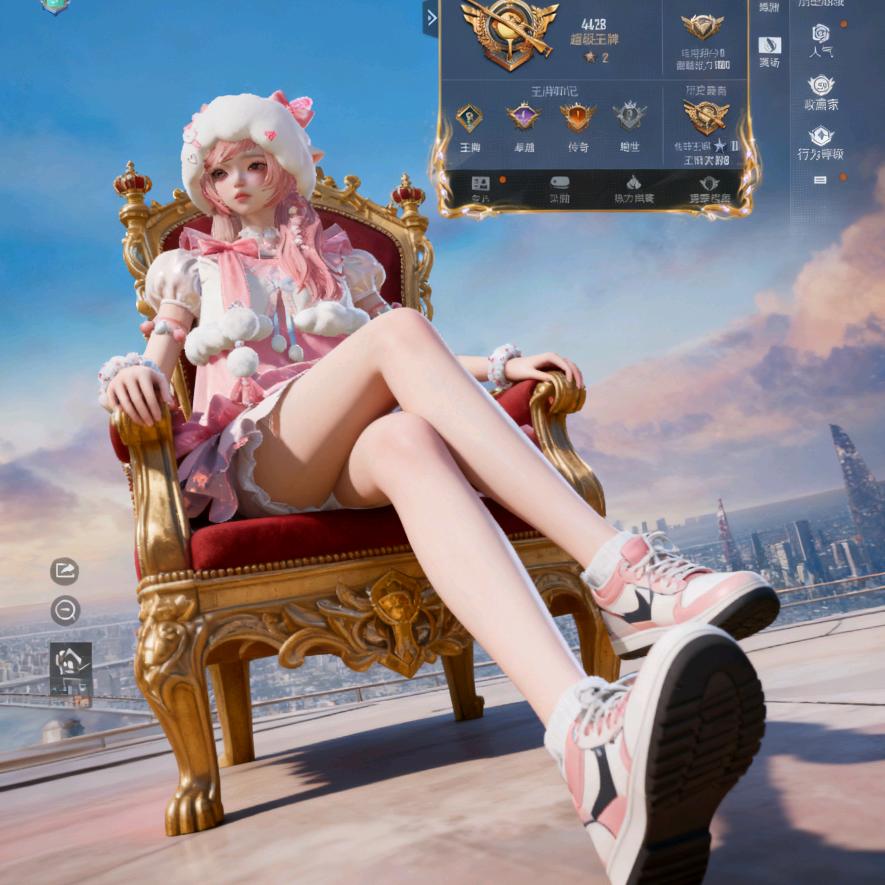
Task: Select the orange 传奇 legend medal
Action: coord(577,118)
